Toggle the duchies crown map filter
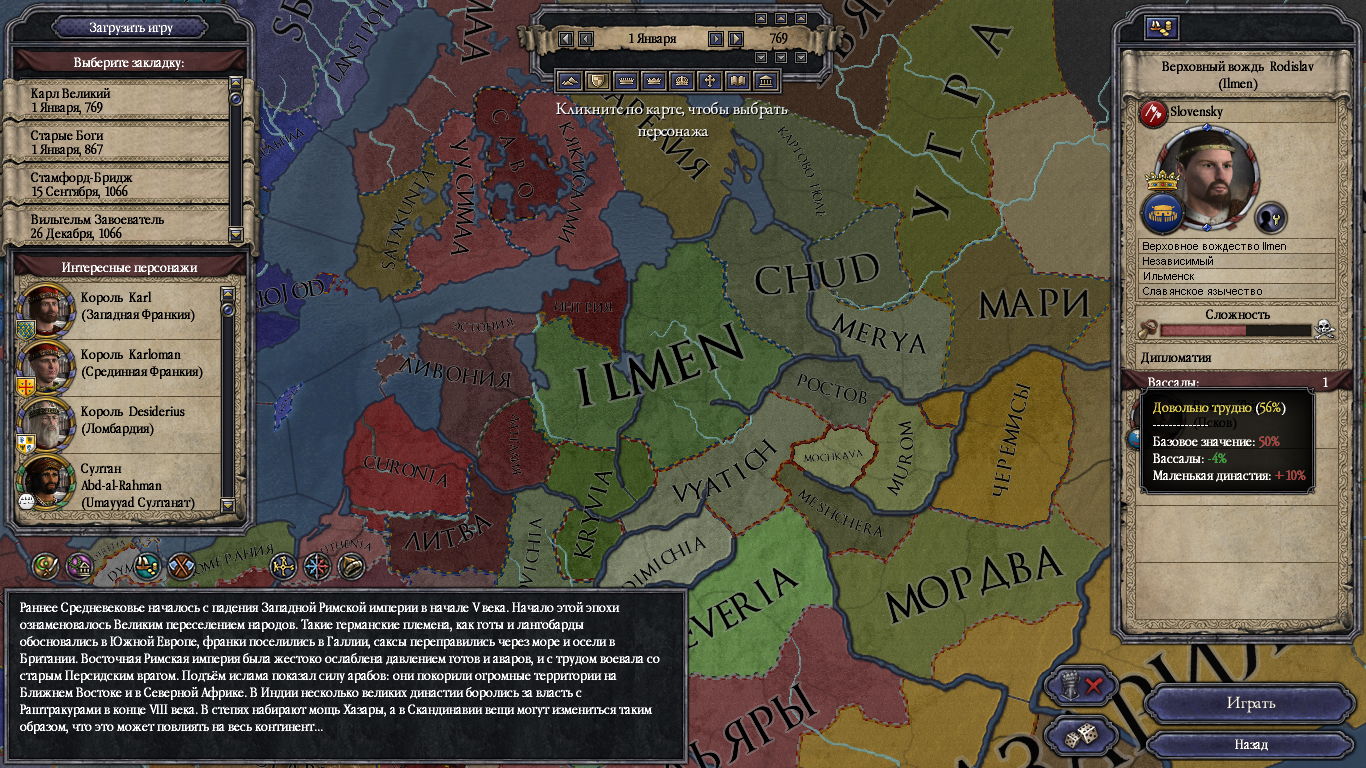The height and width of the screenshot is (768, 1366). (655, 79)
